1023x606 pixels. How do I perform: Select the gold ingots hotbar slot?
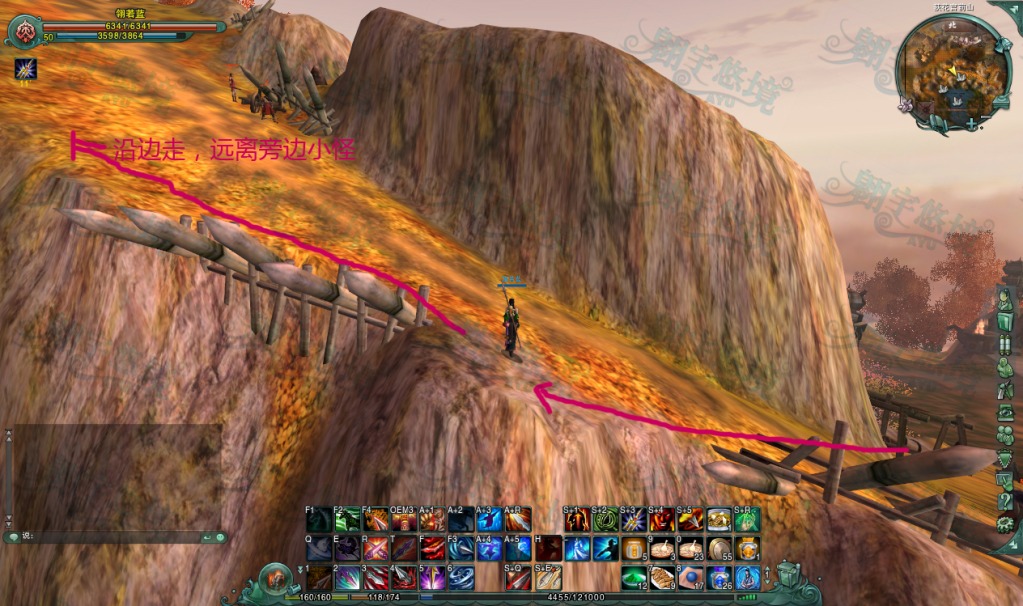(718, 520)
